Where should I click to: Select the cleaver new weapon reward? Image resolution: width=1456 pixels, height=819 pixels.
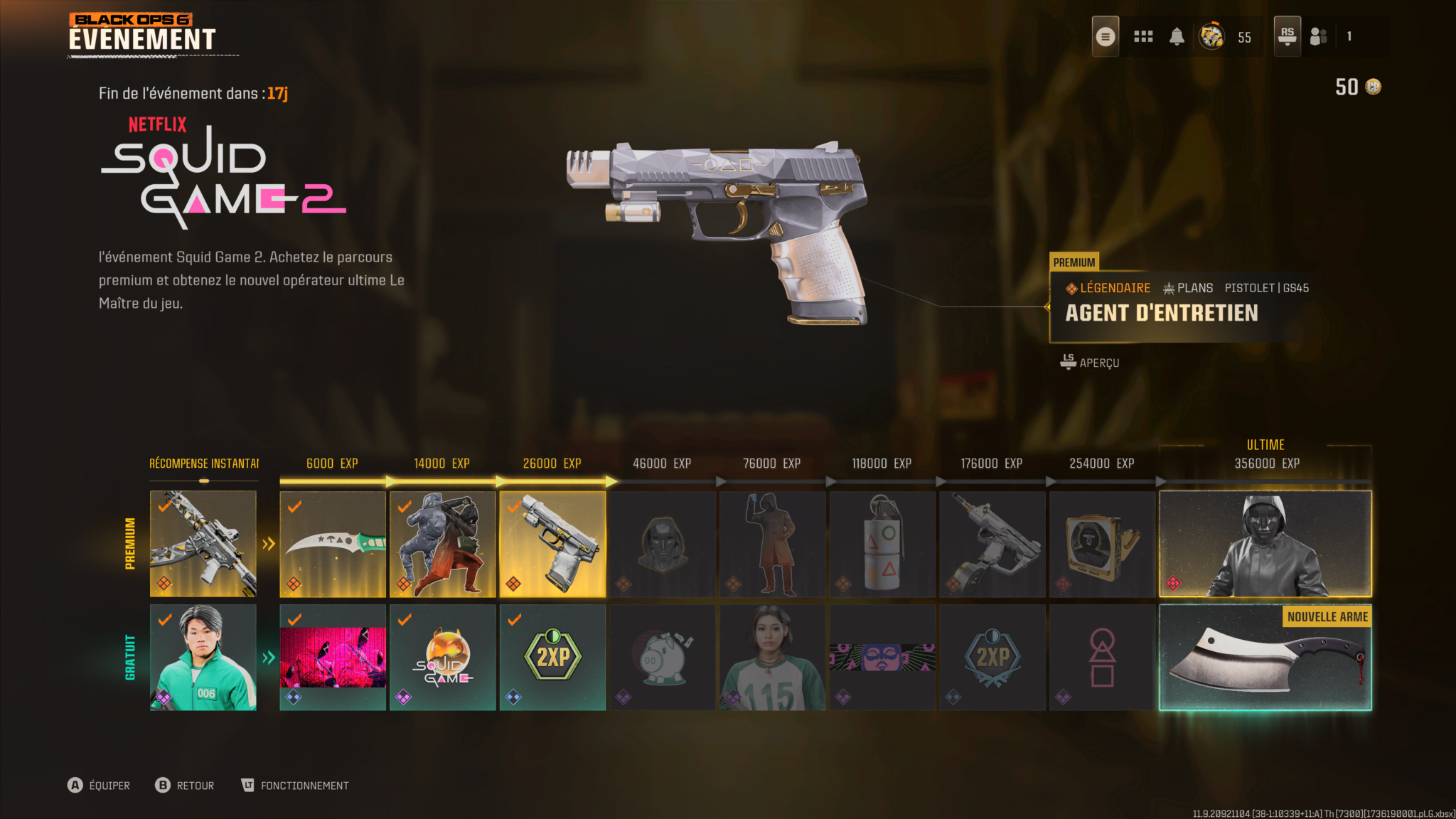click(x=1265, y=658)
